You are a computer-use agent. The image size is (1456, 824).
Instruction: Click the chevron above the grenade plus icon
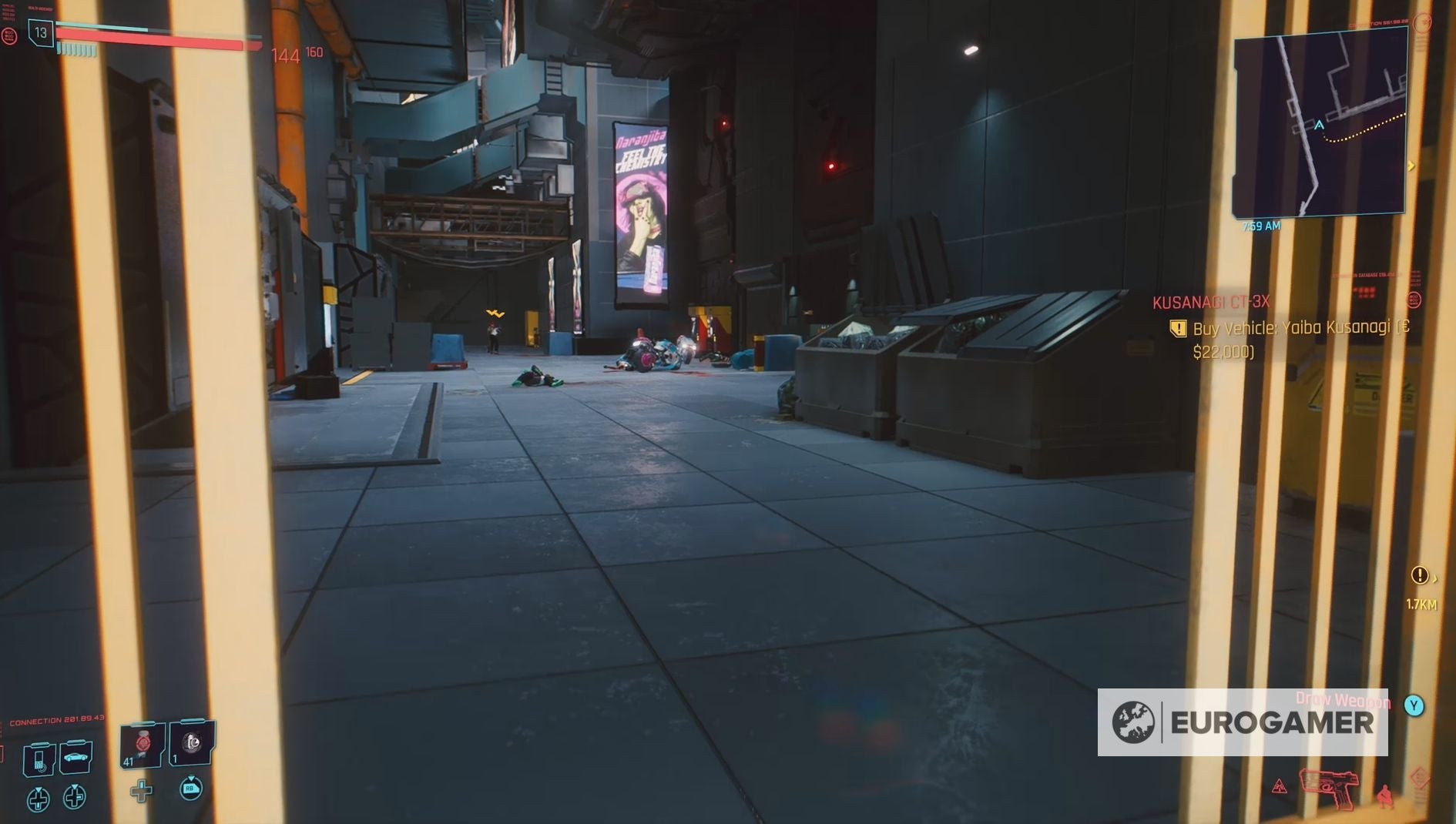coord(143,782)
